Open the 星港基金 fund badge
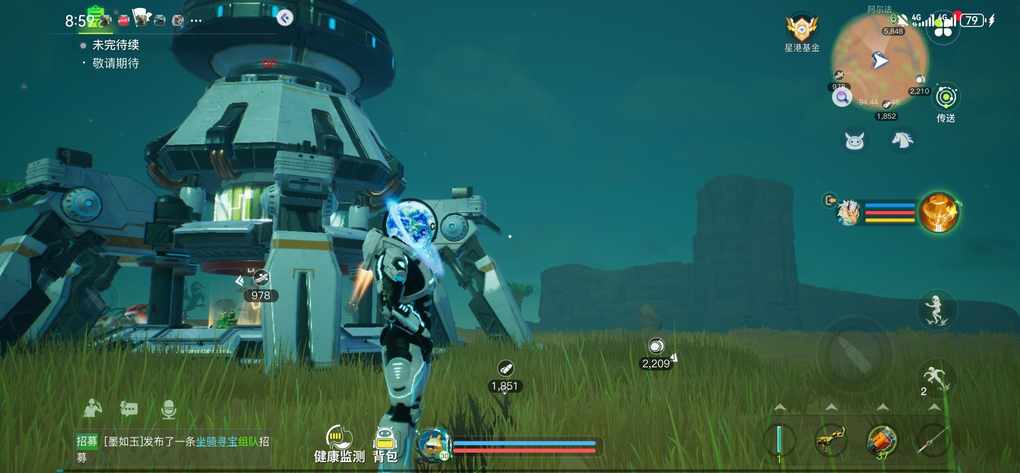1020x473 pixels. coord(801,29)
